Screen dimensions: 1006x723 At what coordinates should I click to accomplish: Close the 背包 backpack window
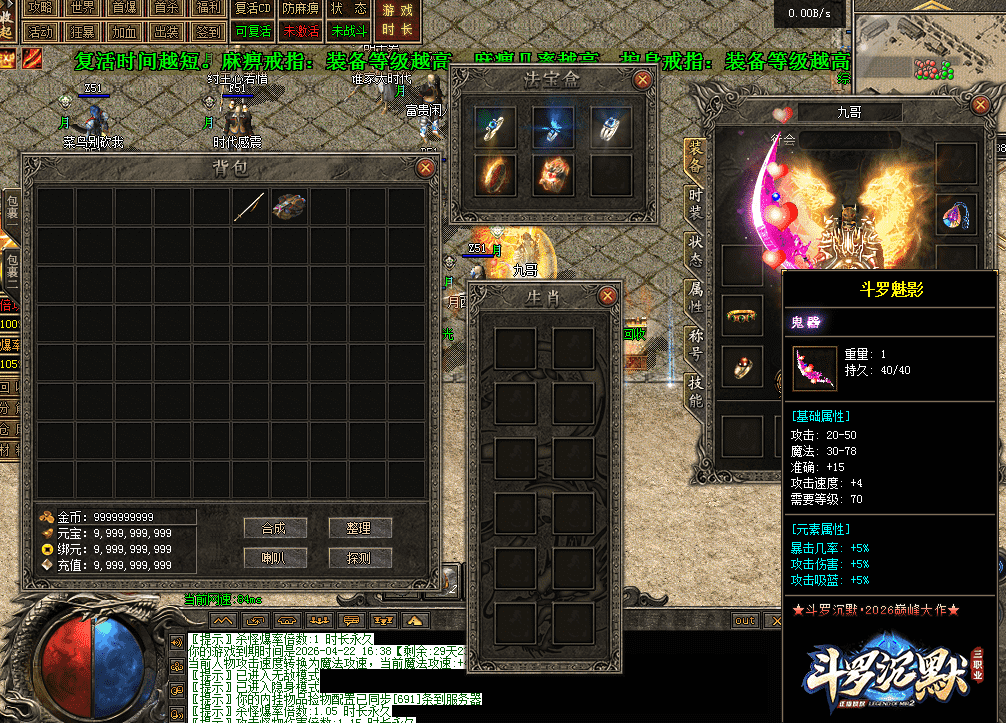click(x=425, y=167)
